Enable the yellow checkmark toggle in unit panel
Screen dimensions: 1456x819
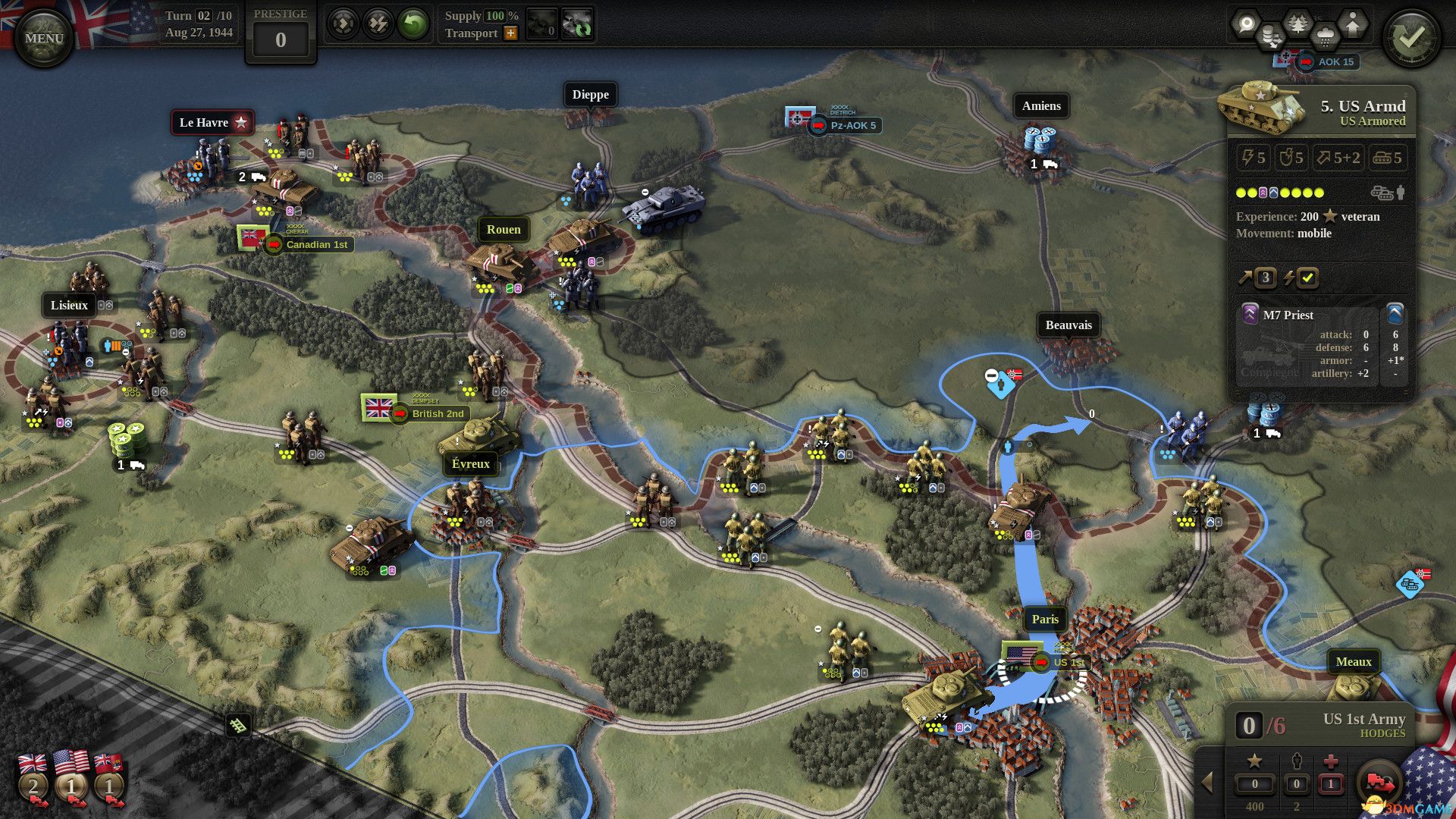tap(1307, 278)
